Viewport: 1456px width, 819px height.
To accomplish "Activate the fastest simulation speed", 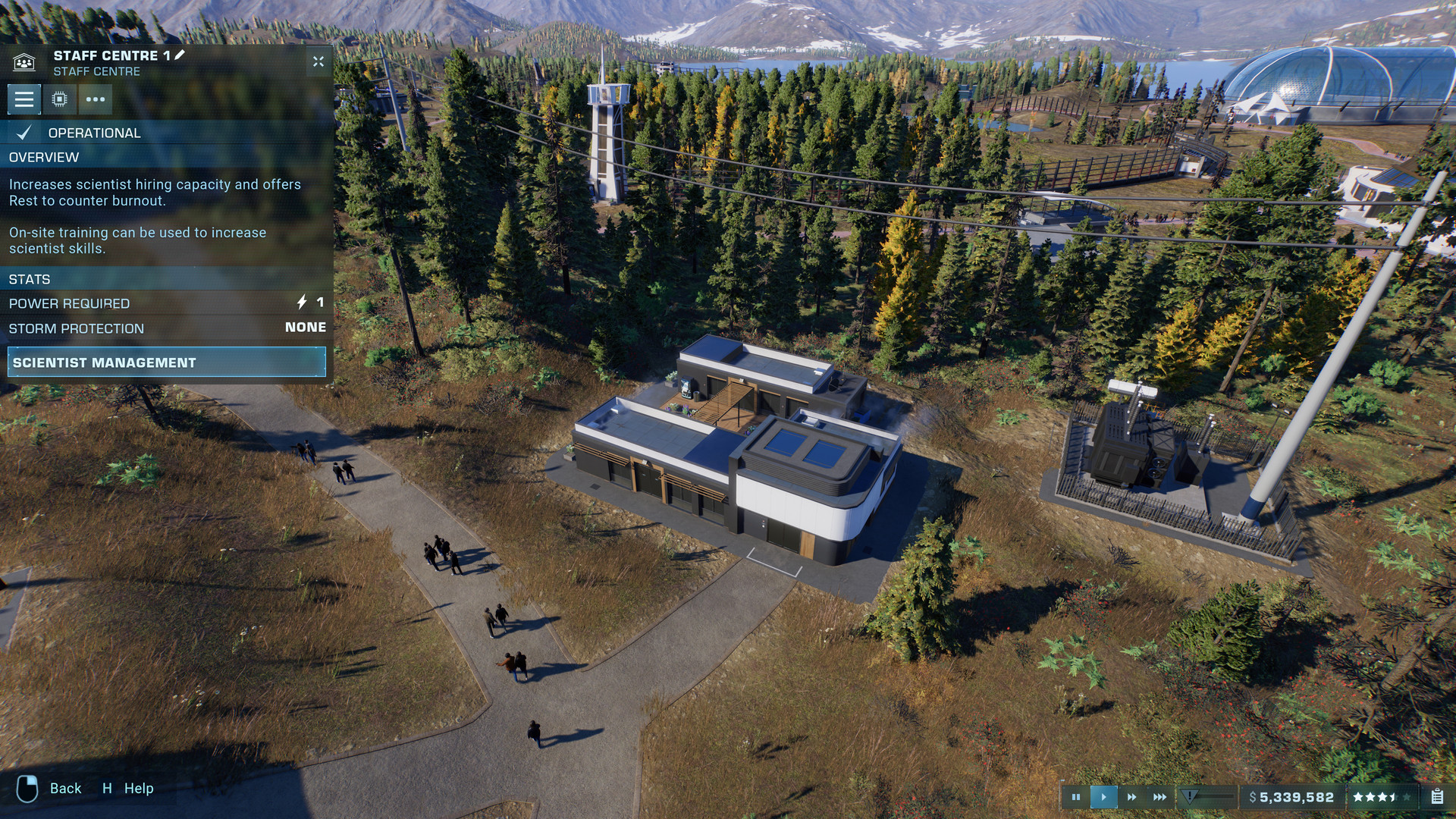I will 1158,796.
